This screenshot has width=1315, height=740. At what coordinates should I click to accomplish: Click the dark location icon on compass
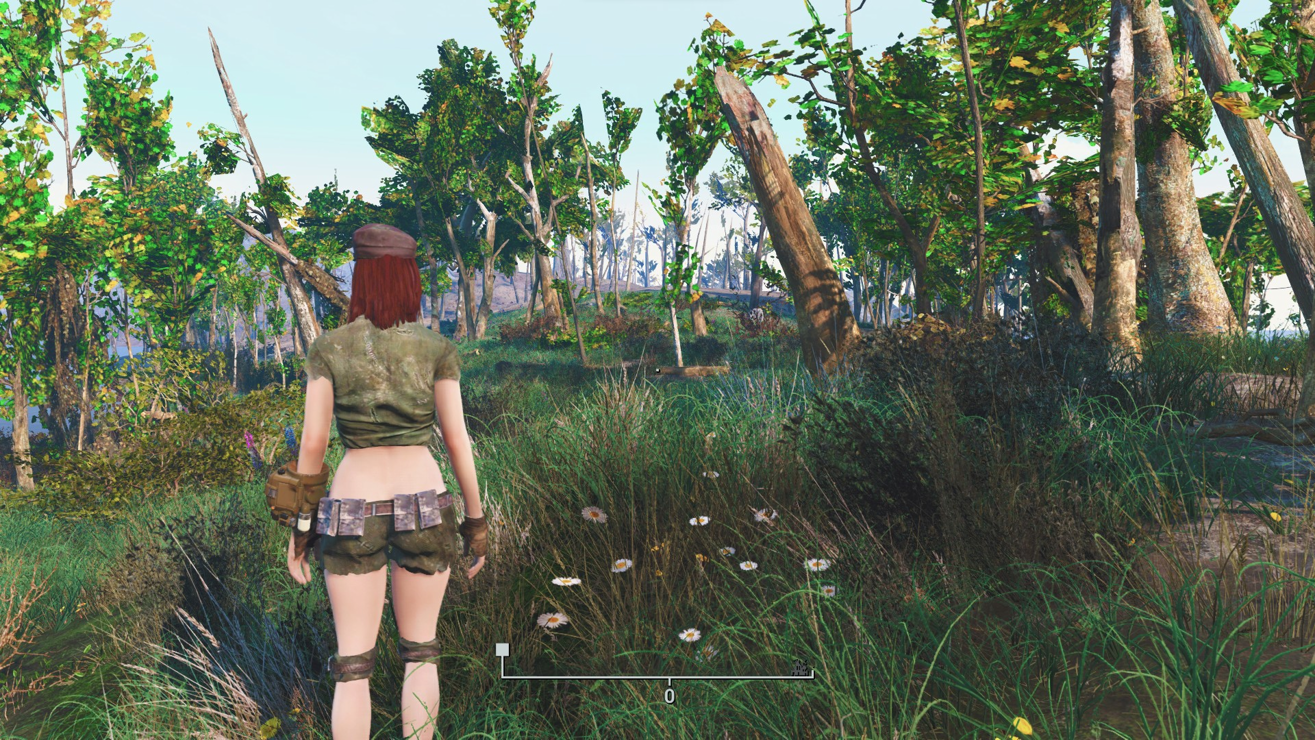click(799, 667)
